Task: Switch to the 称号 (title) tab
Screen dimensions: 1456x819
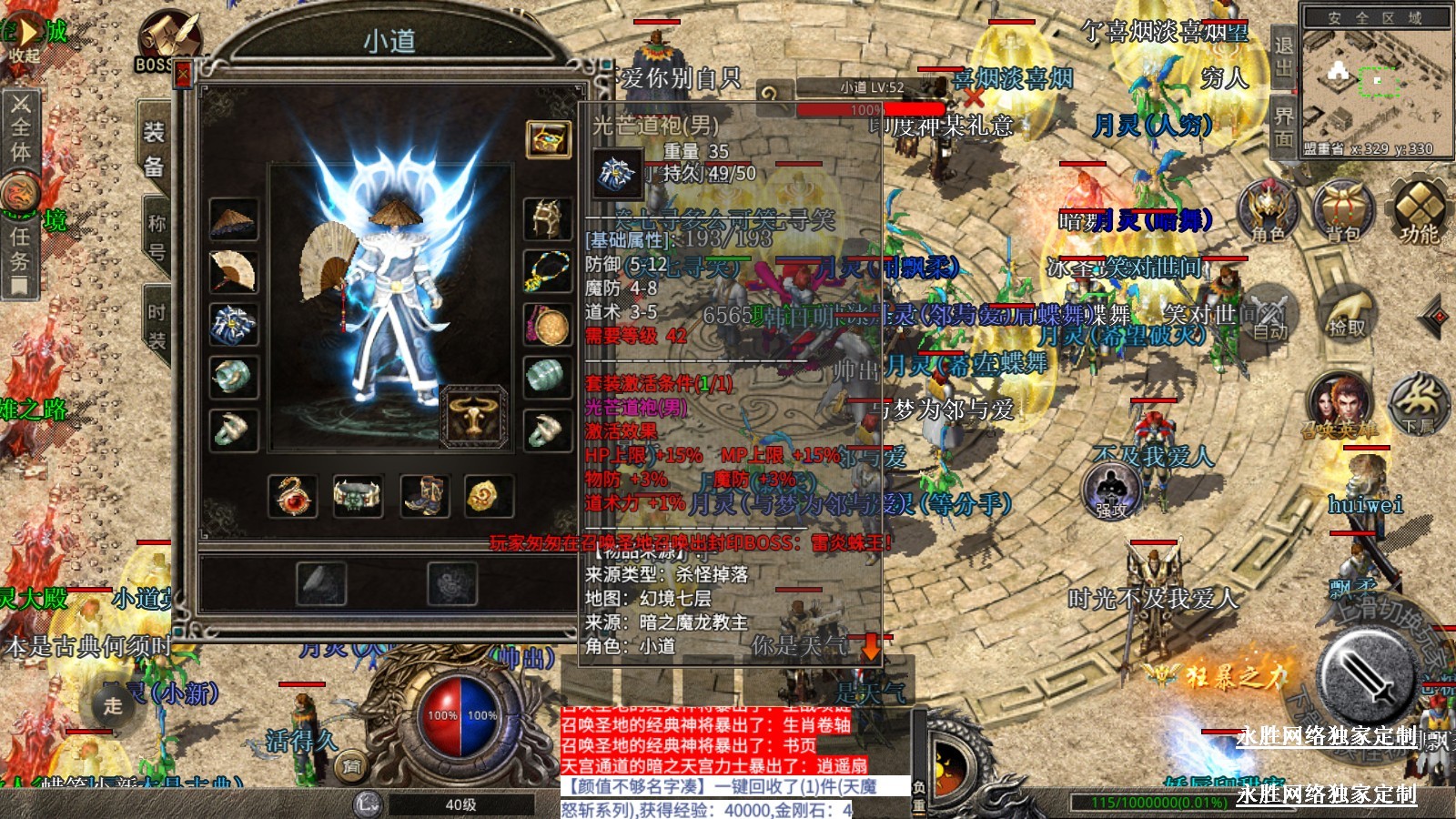Action: coord(157,236)
